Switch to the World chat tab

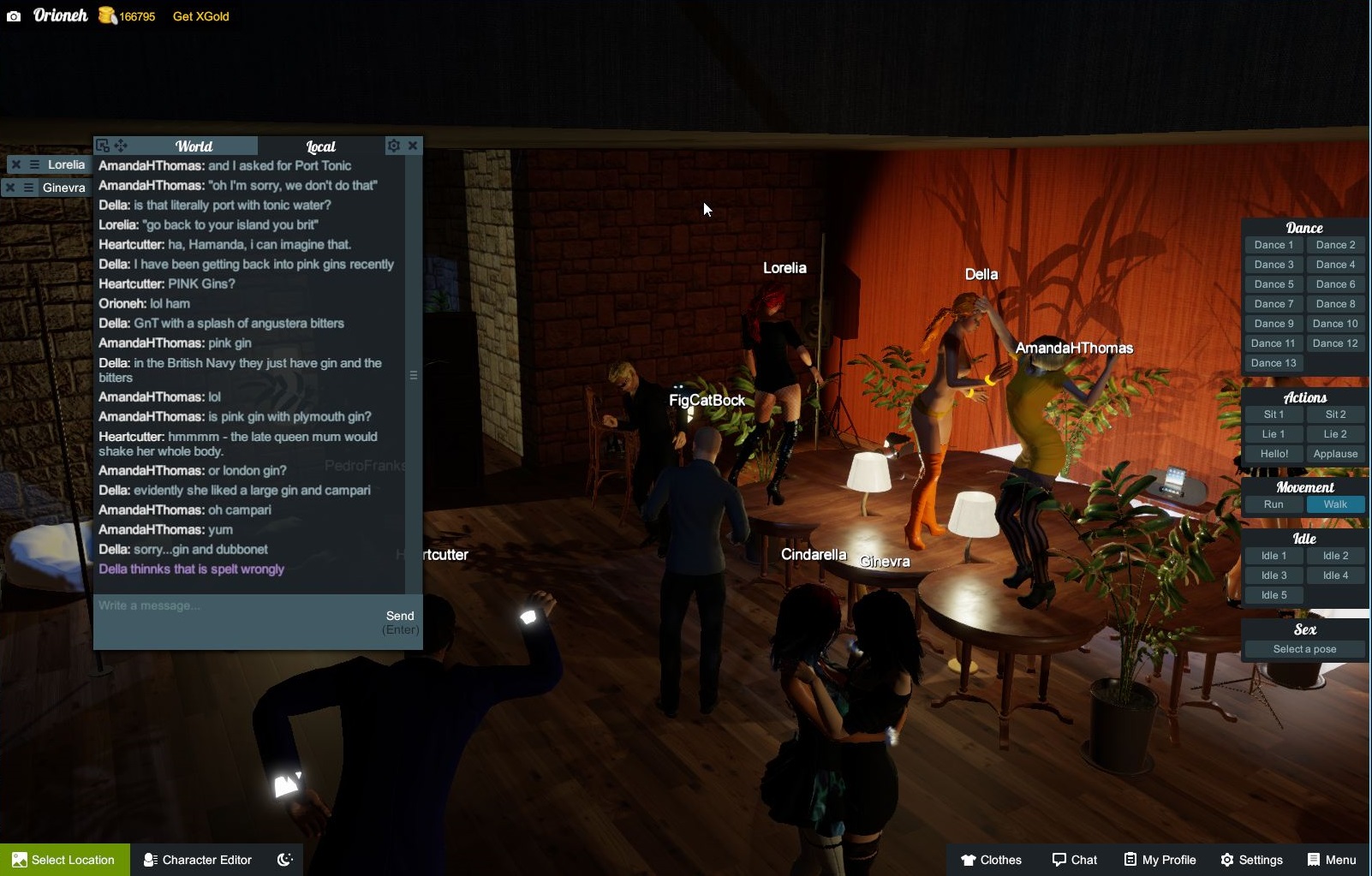point(194,146)
